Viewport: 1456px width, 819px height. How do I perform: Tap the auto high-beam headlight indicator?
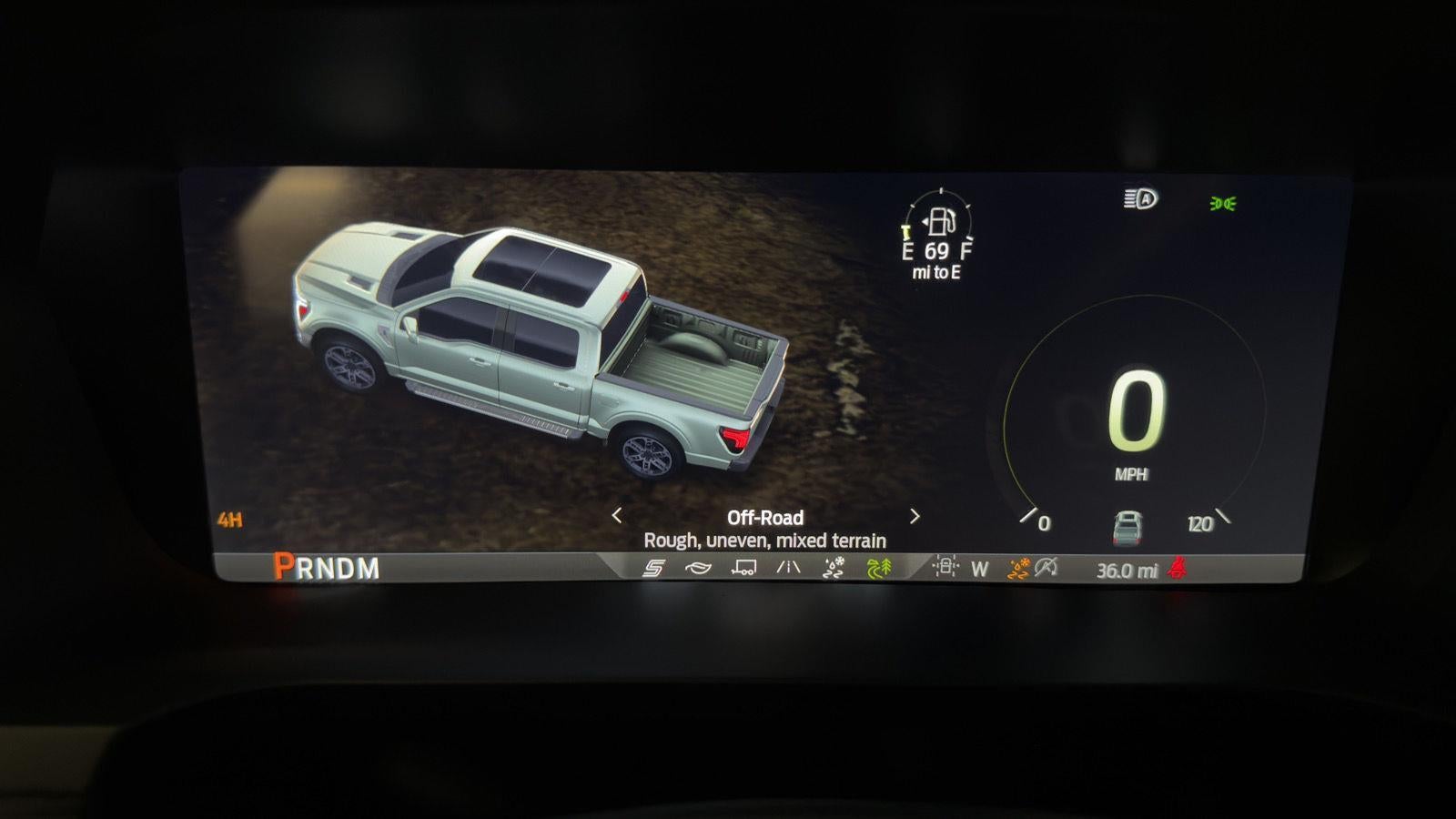(x=1141, y=198)
